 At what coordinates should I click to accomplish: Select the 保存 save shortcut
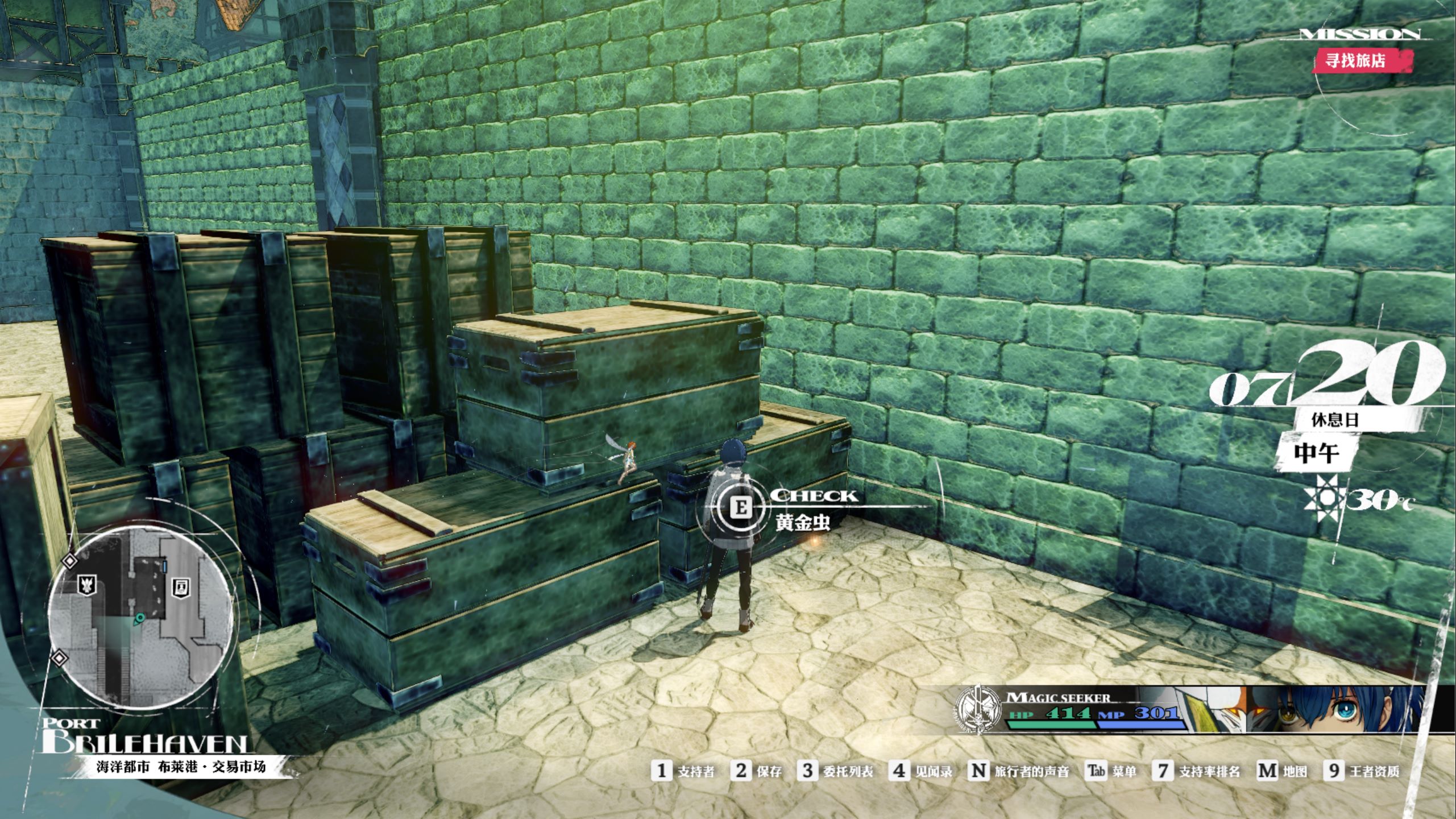(757, 771)
